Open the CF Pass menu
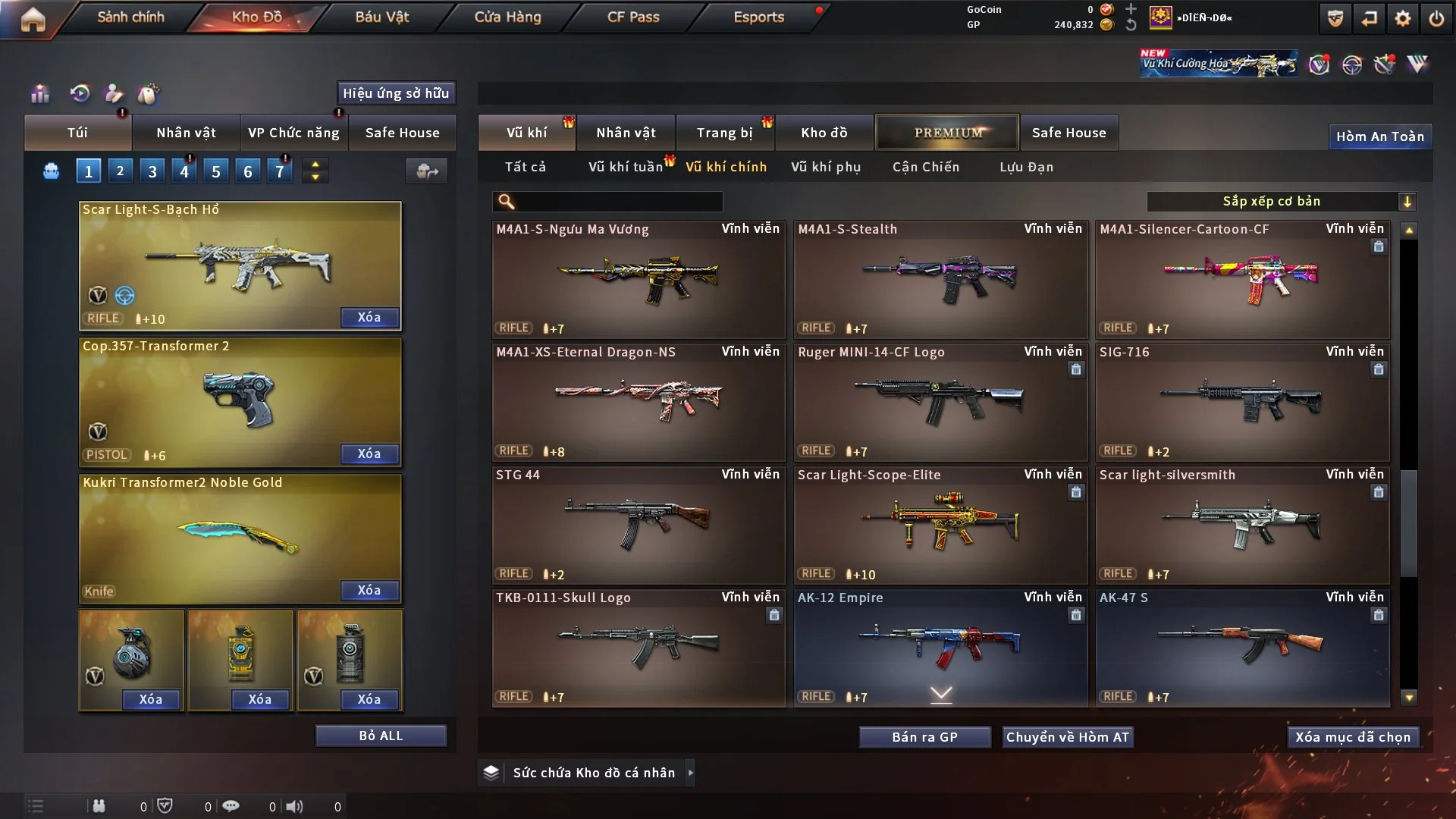Screen dimensions: 1456x819 click(x=633, y=17)
